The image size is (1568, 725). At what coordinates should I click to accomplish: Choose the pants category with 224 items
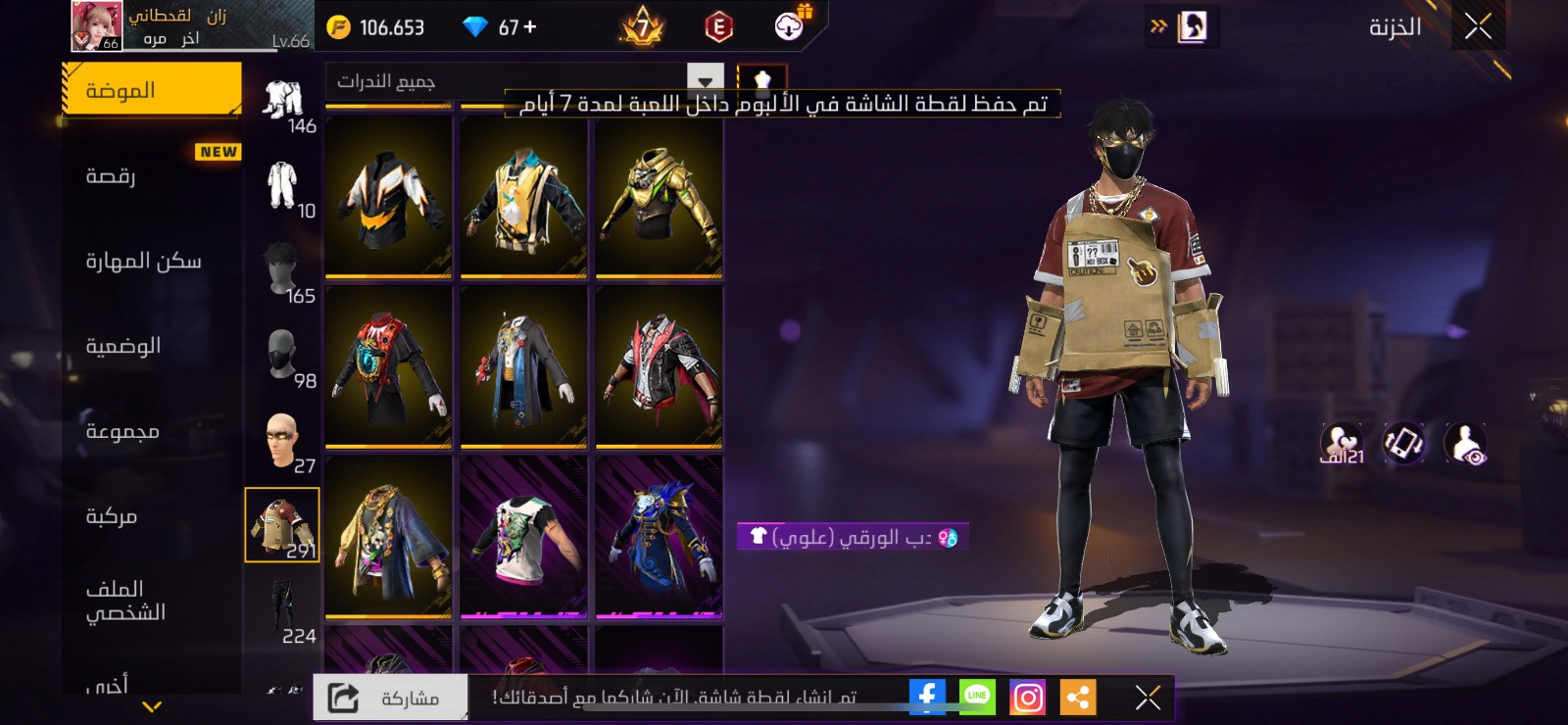tap(282, 609)
